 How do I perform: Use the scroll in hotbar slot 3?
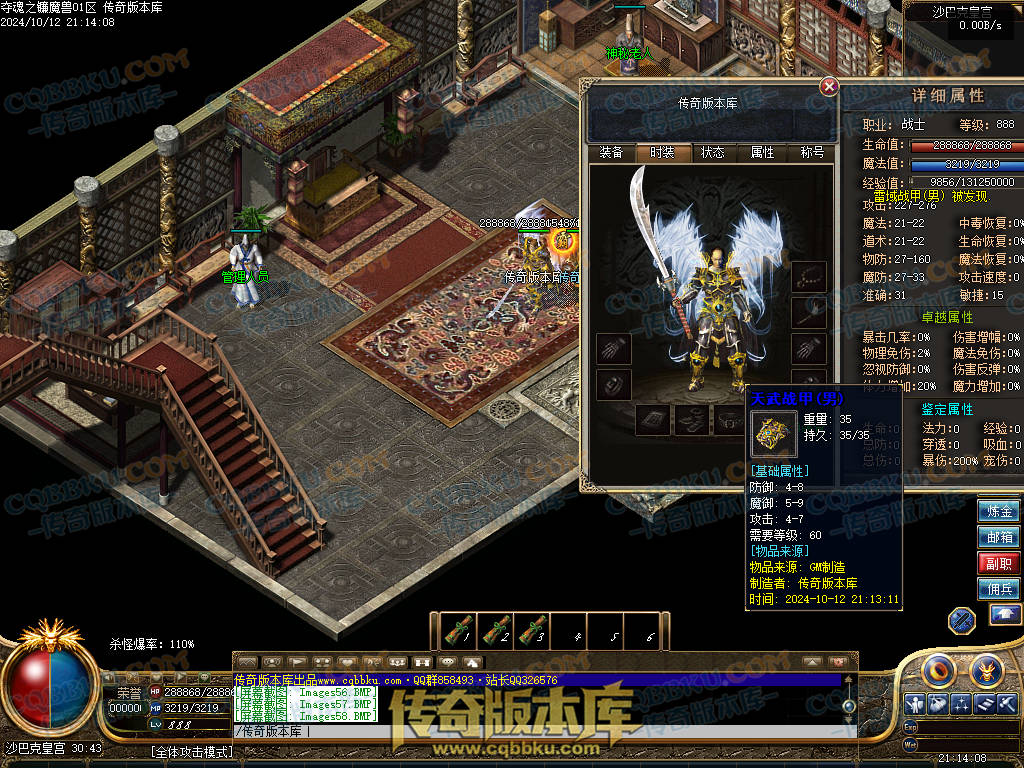pos(532,631)
